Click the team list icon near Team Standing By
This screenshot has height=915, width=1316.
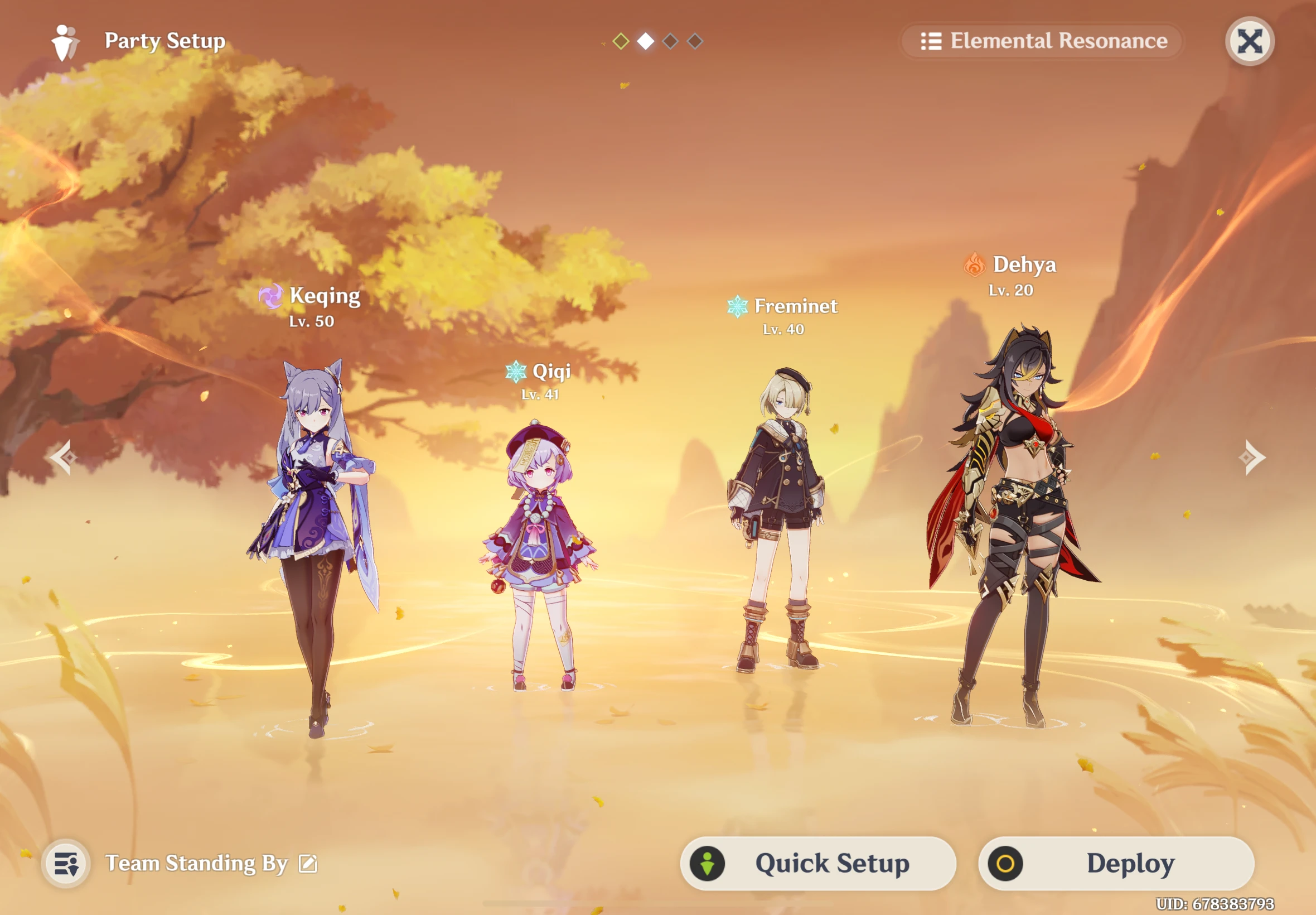coord(67,863)
